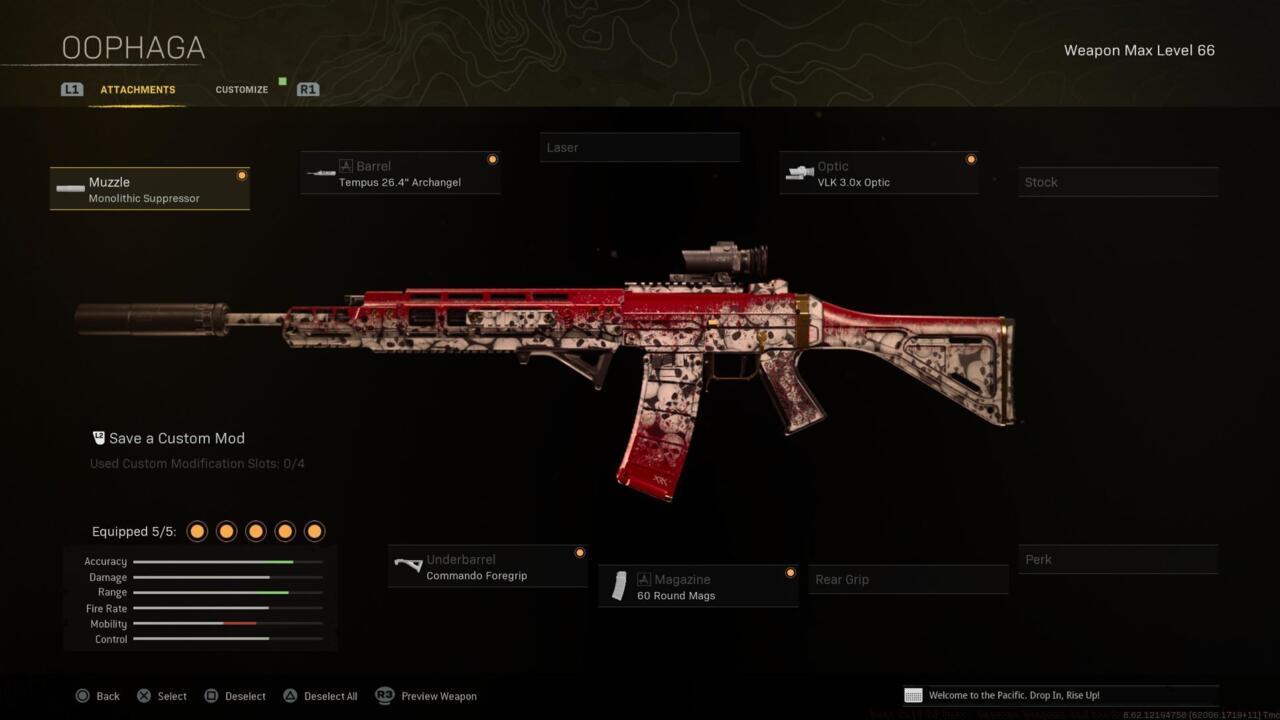Open the empty Stock attachment slot
This screenshot has width=1280, height=720.
[x=1118, y=182]
